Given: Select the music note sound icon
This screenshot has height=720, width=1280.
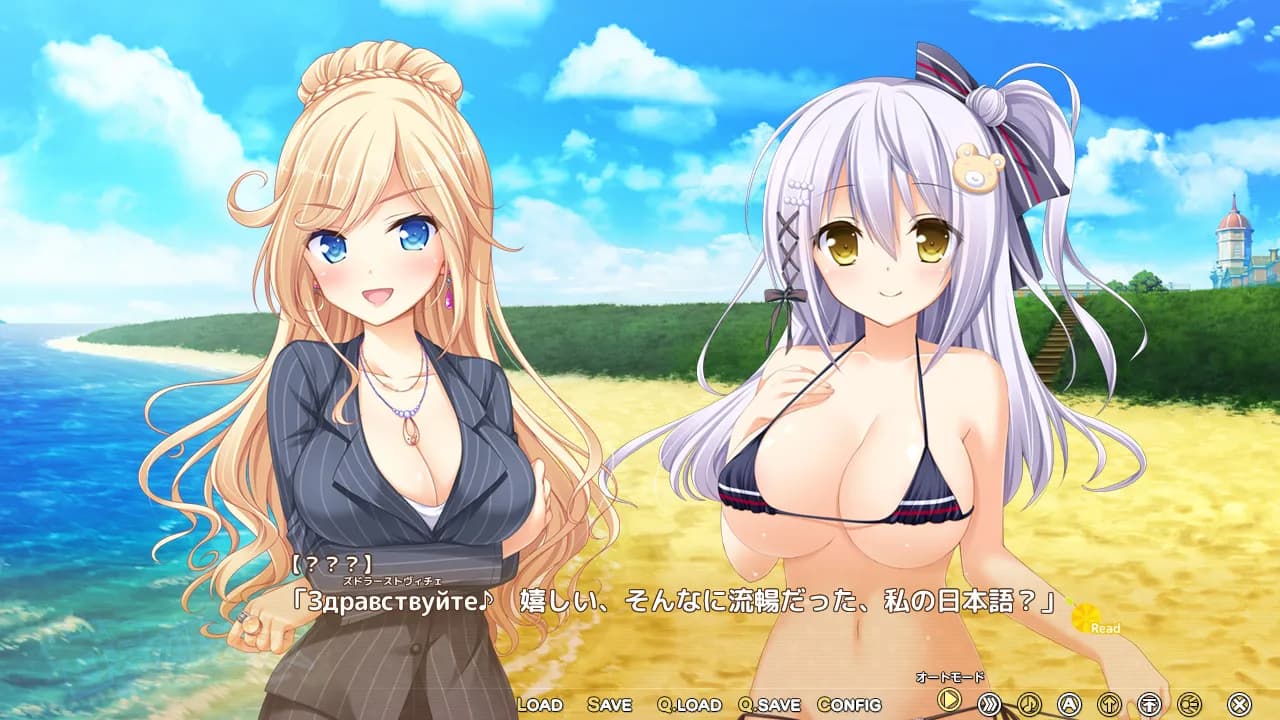Looking at the screenshot, I should click(x=1028, y=703).
